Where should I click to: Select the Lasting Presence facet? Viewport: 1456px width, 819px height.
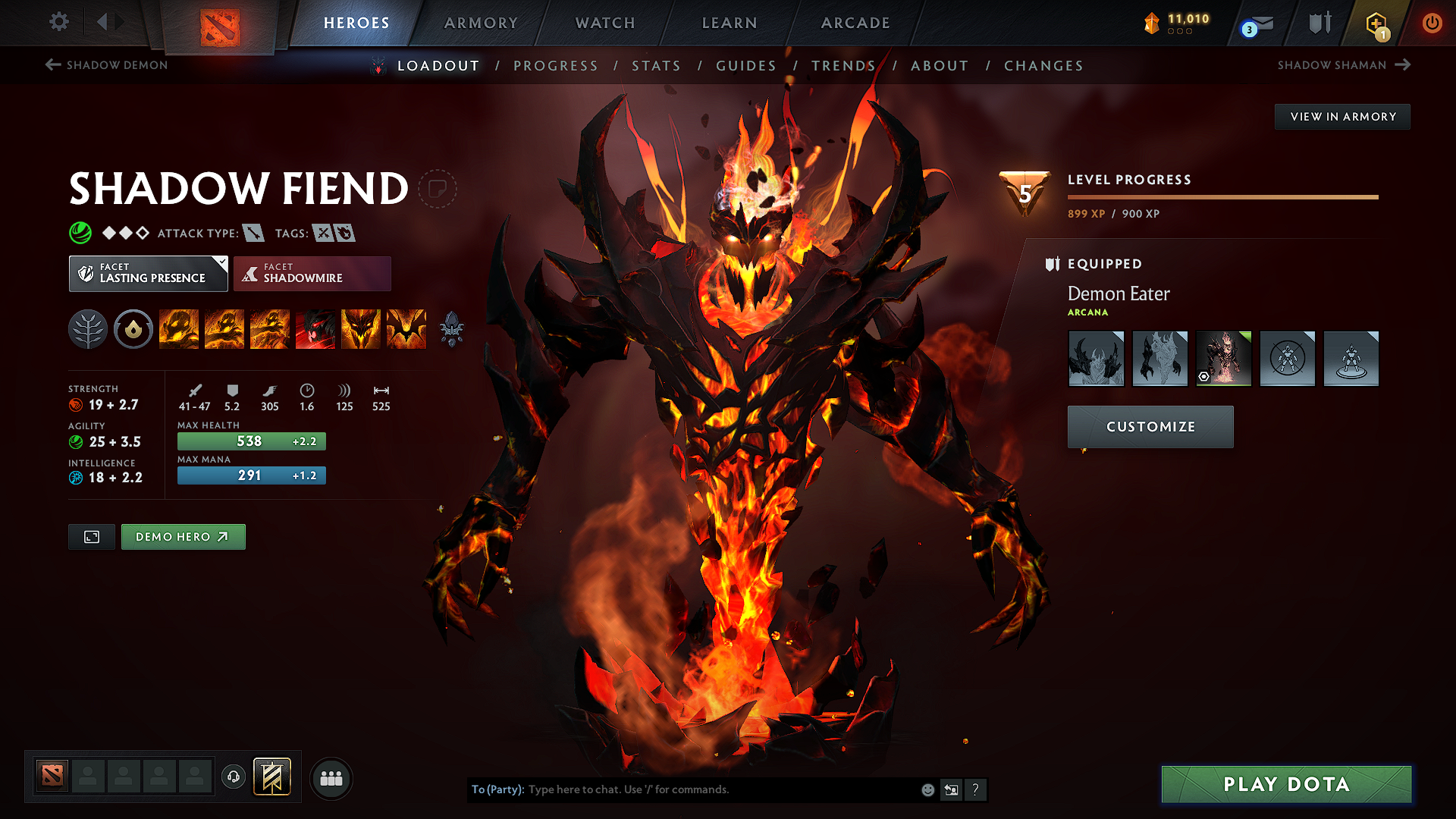(148, 273)
